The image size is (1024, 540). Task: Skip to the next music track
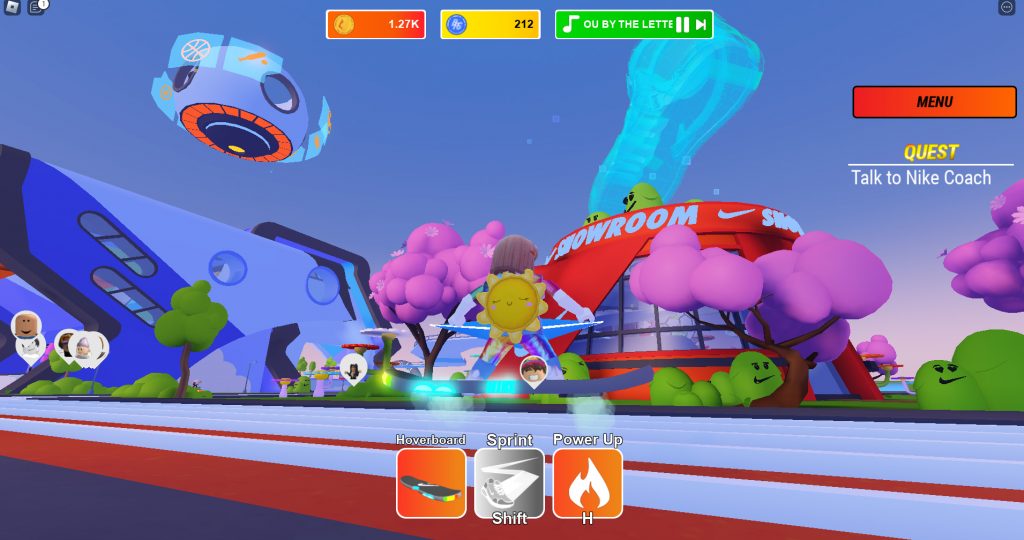pos(702,25)
